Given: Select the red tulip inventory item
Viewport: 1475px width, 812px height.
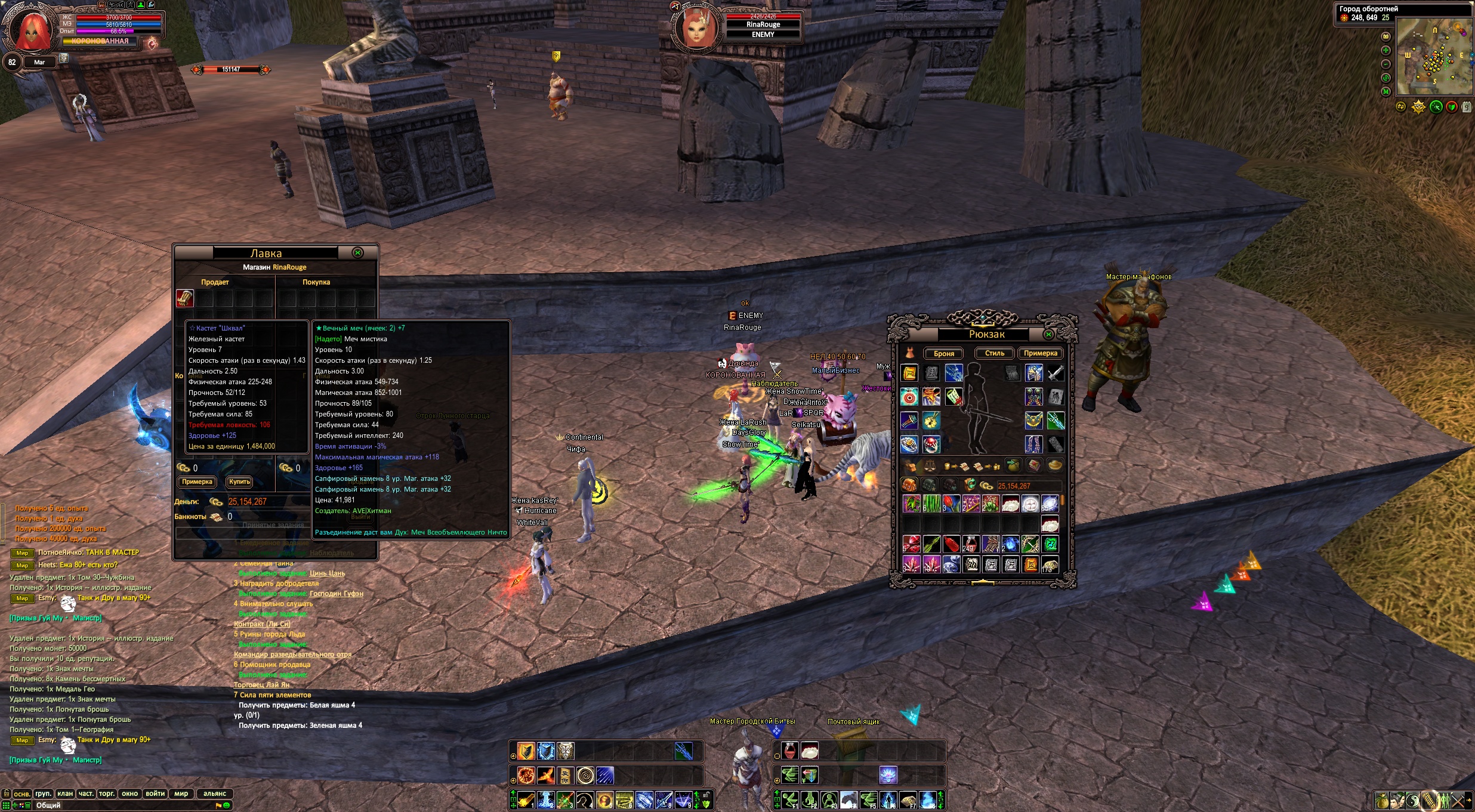Looking at the screenshot, I should pos(951,504).
